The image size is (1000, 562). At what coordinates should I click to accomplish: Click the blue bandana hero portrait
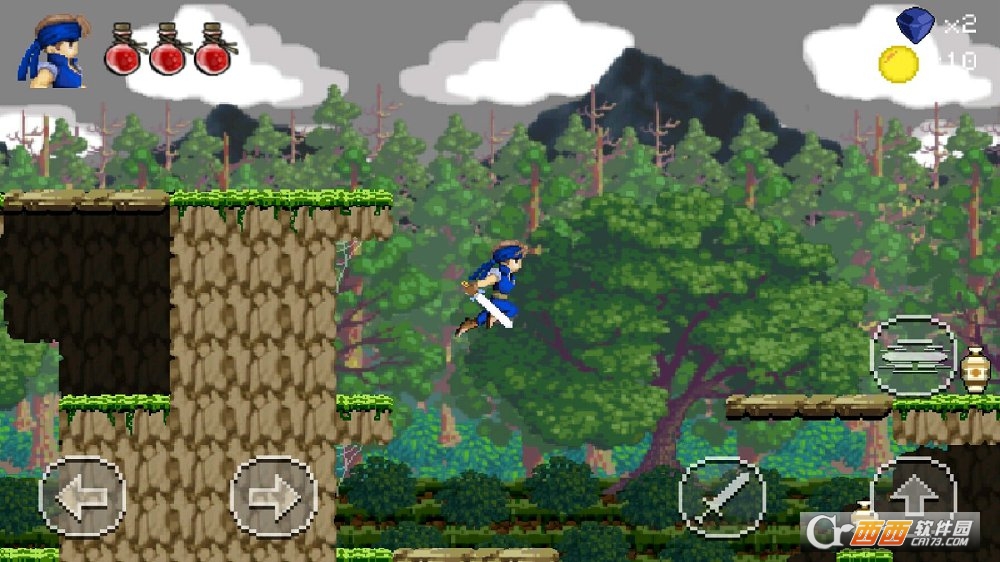(51, 52)
